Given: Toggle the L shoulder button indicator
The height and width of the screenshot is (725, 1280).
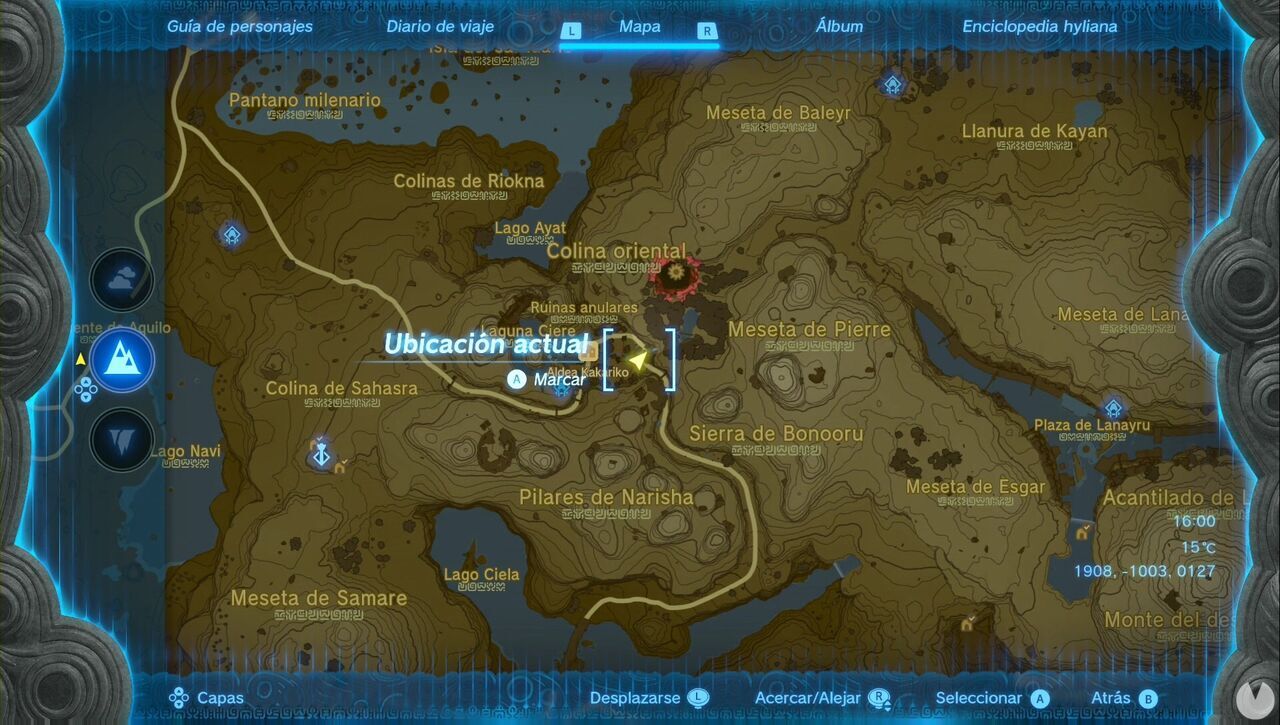Looking at the screenshot, I should pos(571,31).
